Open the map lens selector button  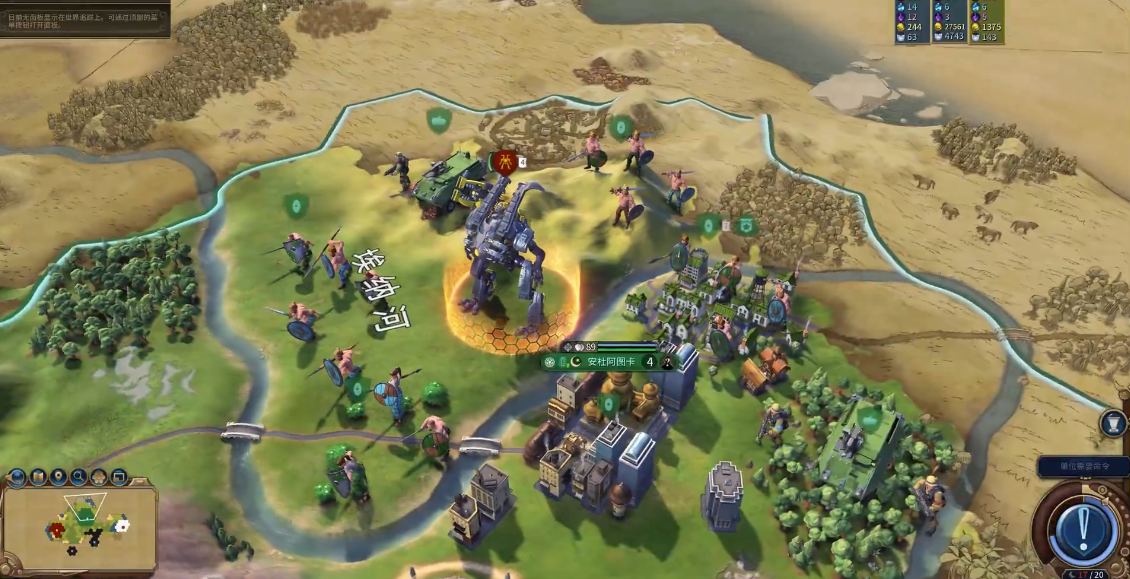pyautogui.click(x=38, y=477)
